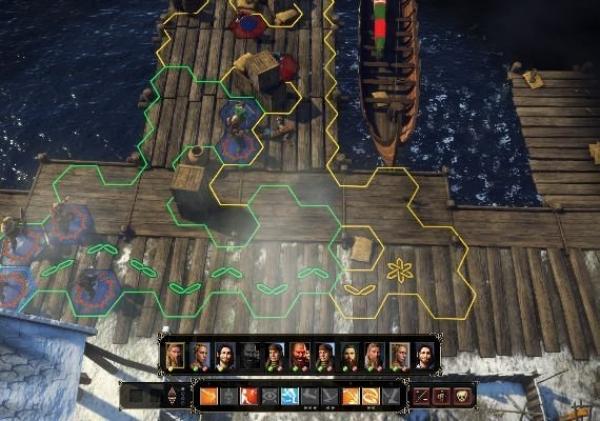Click the skull button on the action bar
Viewport: 600px width, 421px height.
(461, 396)
